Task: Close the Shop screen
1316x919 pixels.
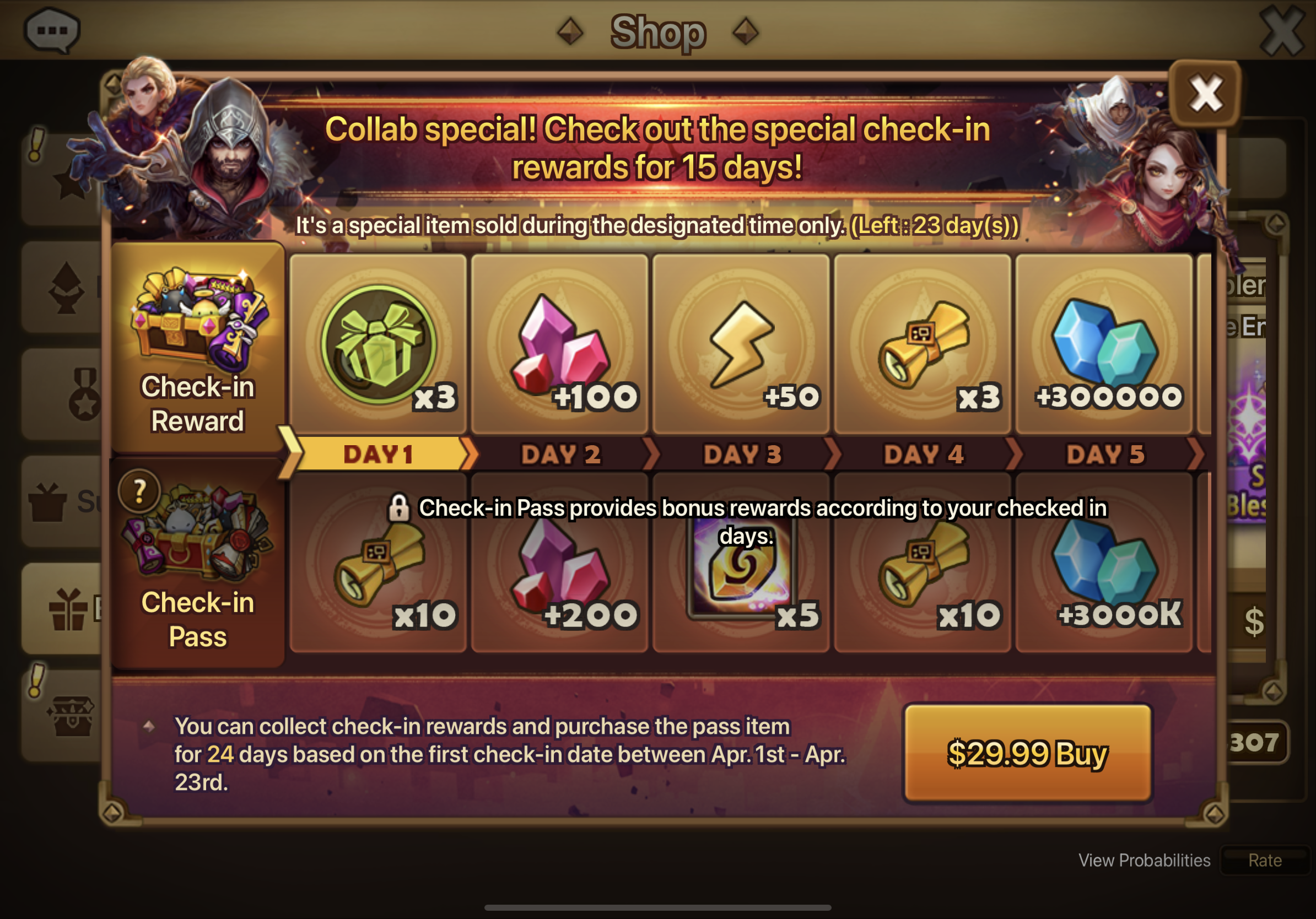Action: click(x=1282, y=31)
